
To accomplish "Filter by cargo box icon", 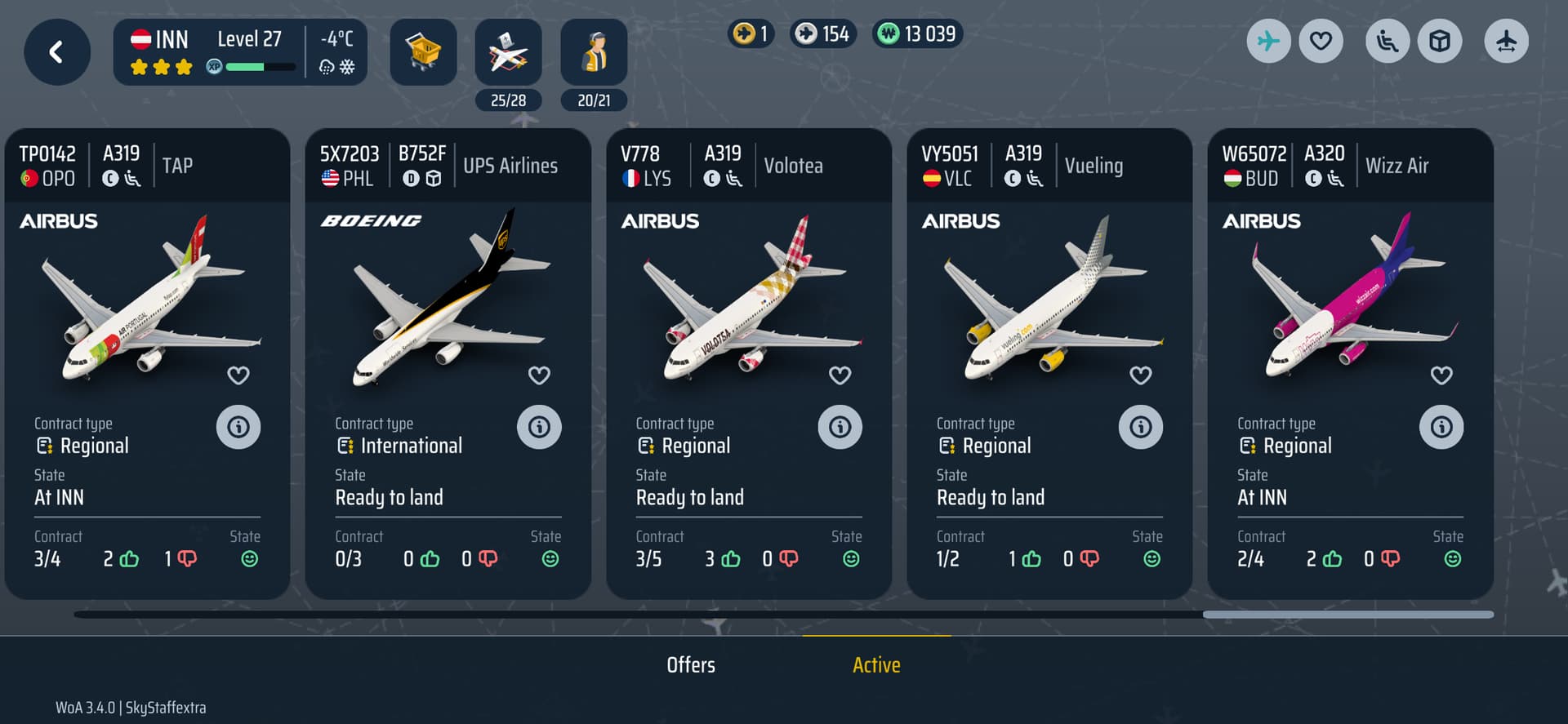I will (1440, 41).
